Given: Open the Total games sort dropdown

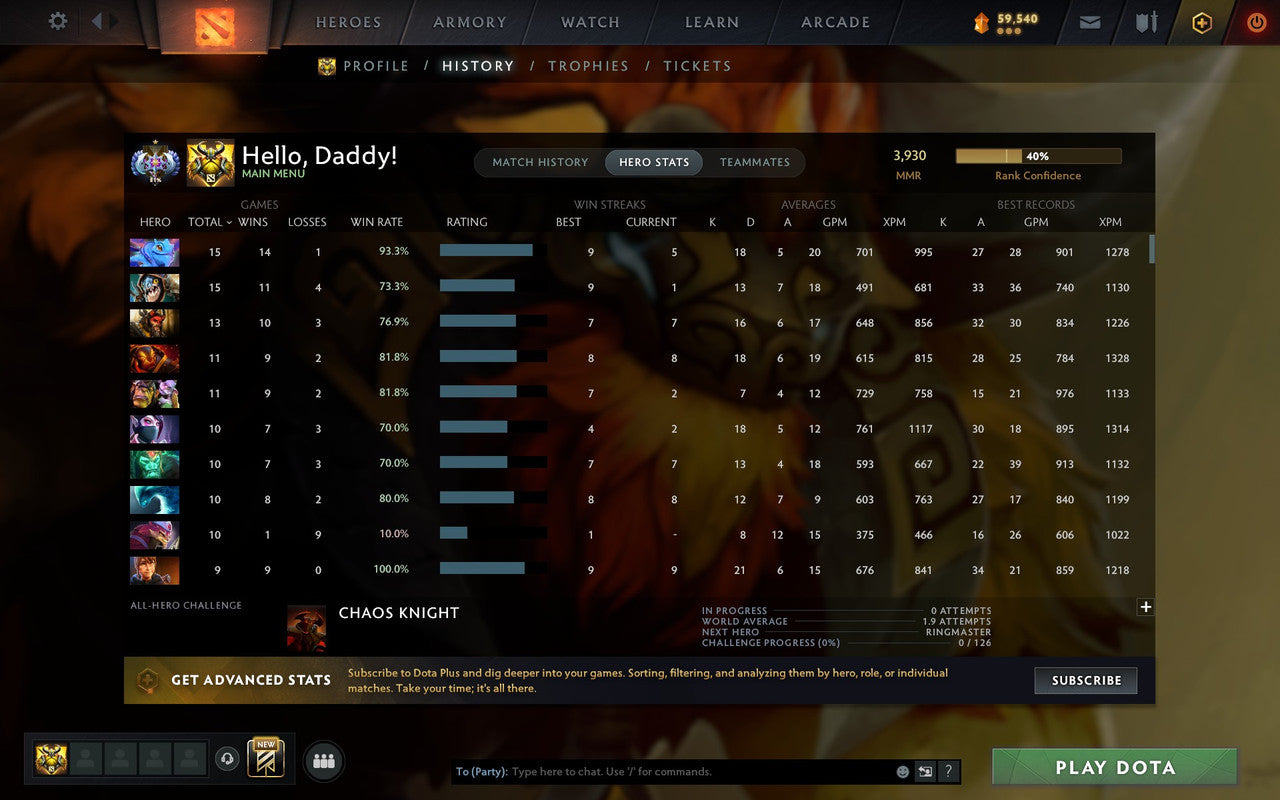Looking at the screenshot, I should coord(208,222).
